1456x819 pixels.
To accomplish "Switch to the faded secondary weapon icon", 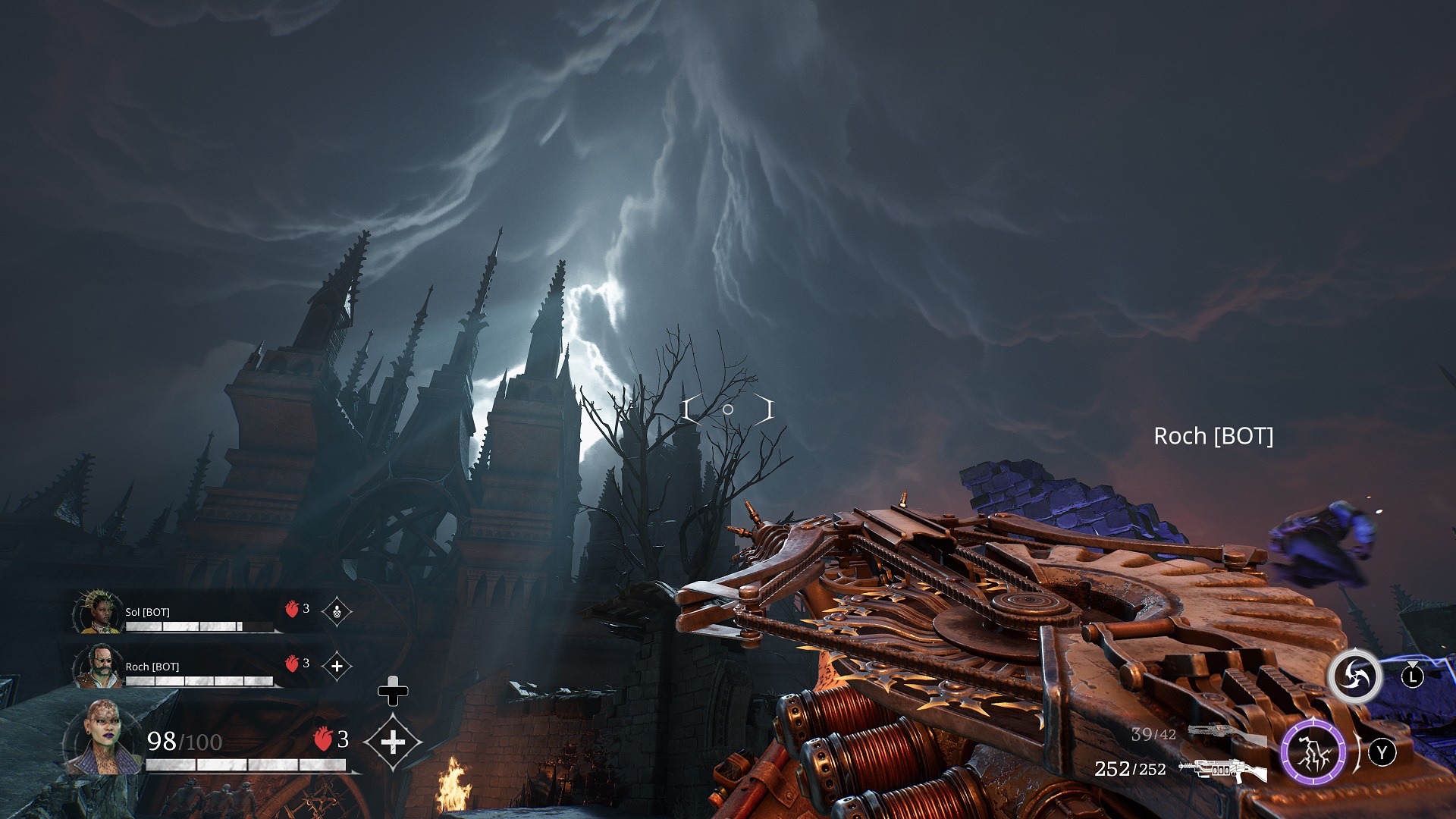I will tap(1225, 733).
